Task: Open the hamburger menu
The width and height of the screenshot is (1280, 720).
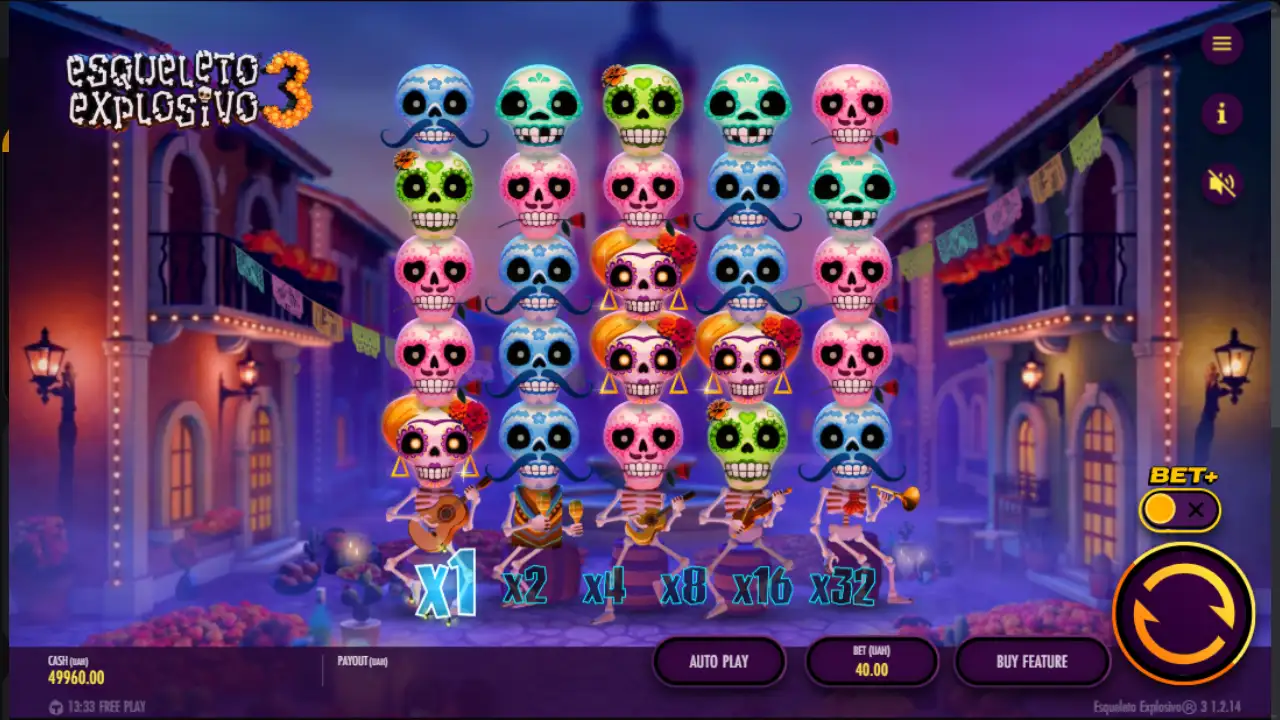Action: coord(1221,43)
